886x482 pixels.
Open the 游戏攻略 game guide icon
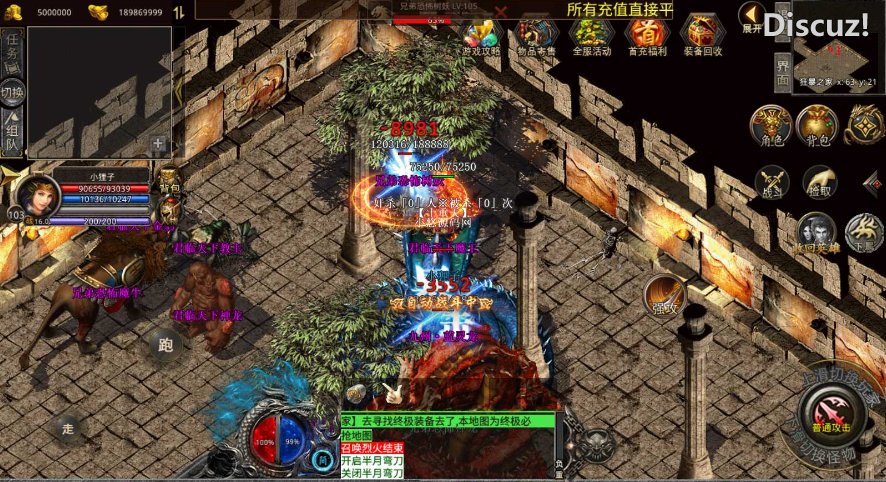pos(480,36)
